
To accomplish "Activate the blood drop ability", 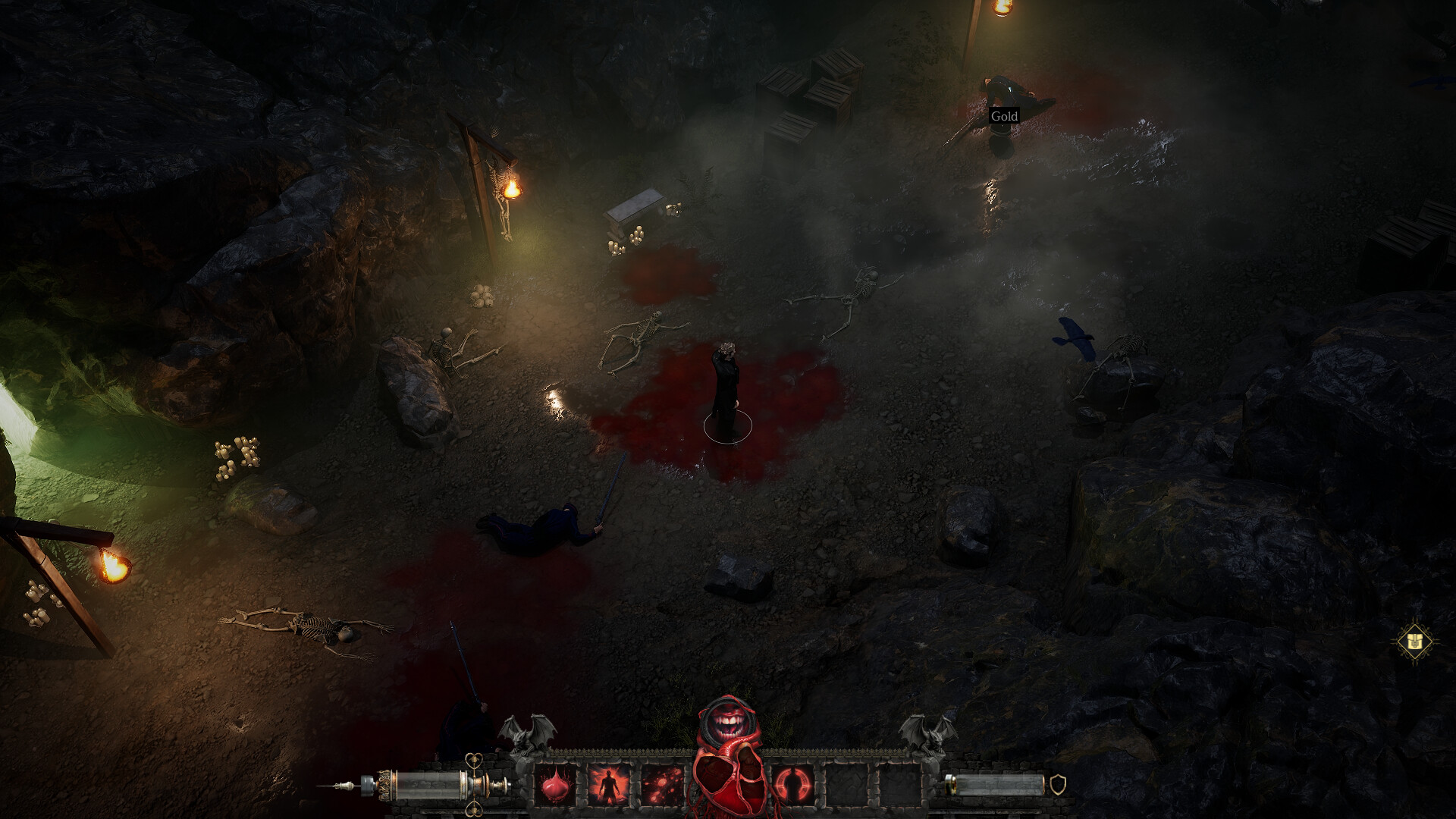I will pyautogui.click(x=557, y=783).
